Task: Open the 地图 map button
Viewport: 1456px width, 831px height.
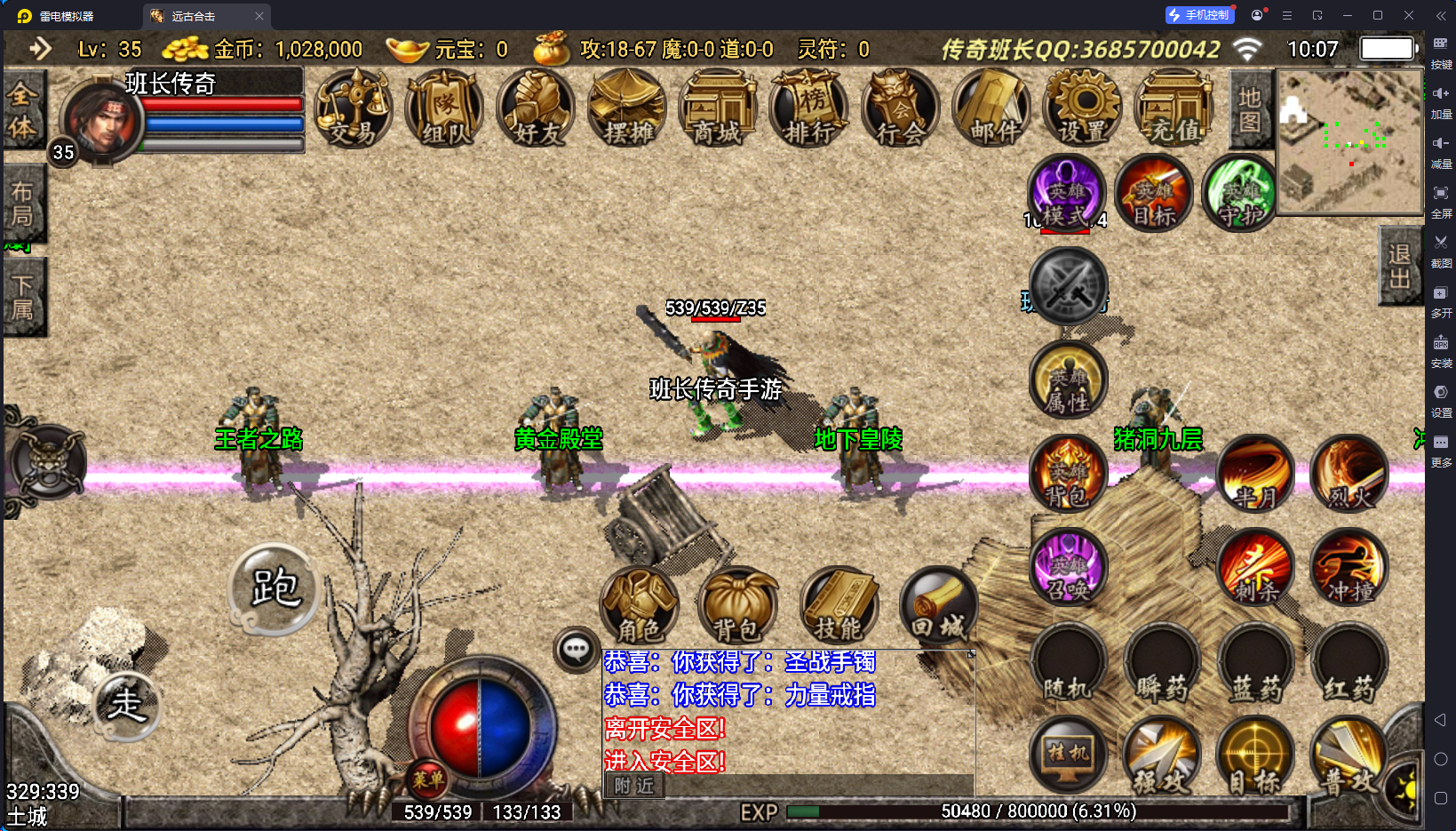Action: pos(1250,109)
